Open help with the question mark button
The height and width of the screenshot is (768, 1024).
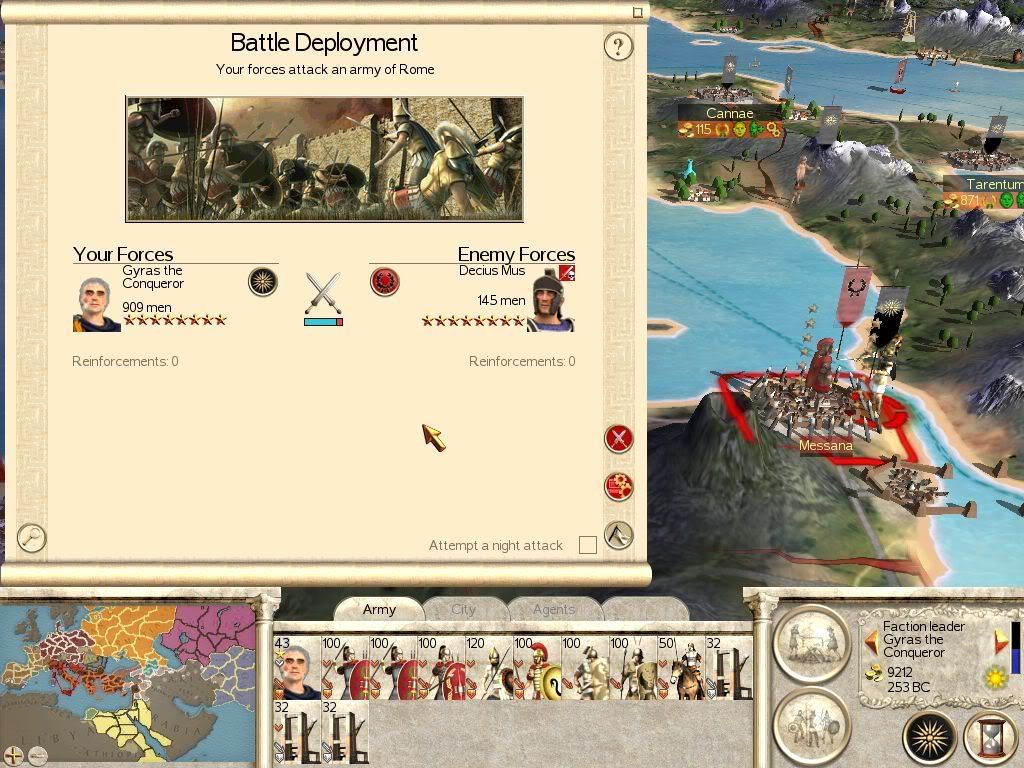point(619,46)
